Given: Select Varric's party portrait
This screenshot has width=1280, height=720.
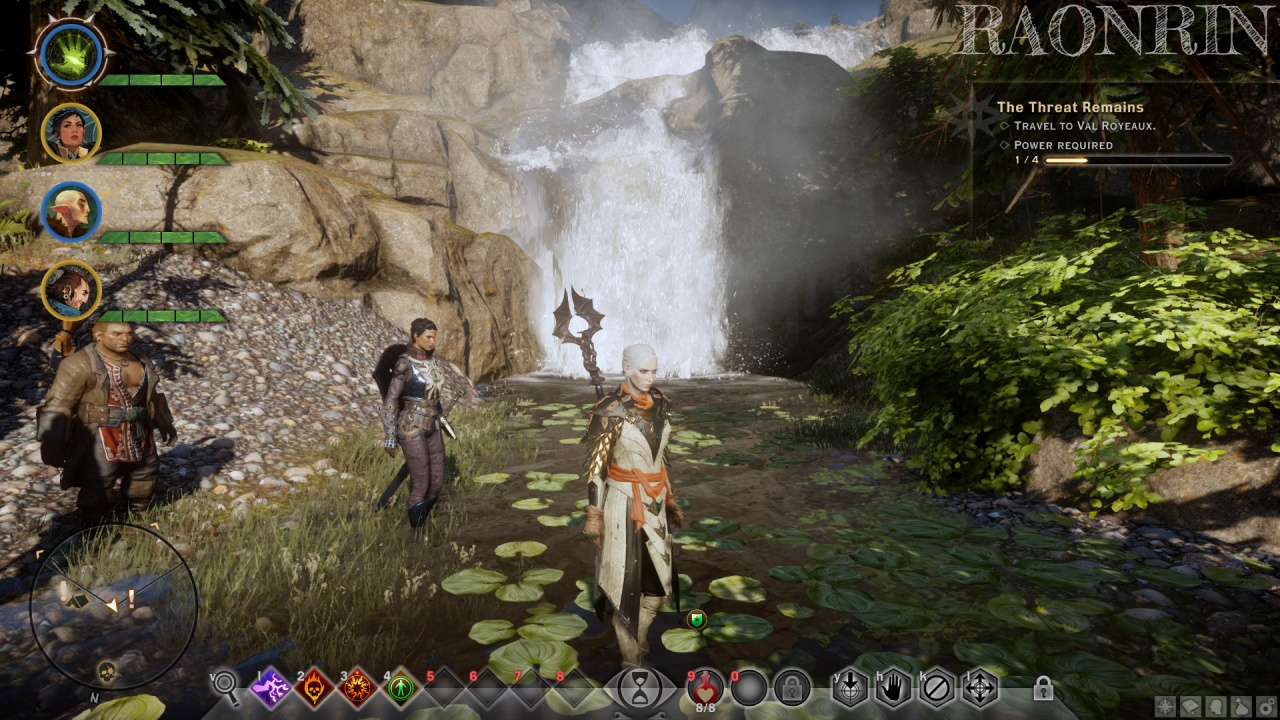Looking at the screenshot, I should 71,291.
